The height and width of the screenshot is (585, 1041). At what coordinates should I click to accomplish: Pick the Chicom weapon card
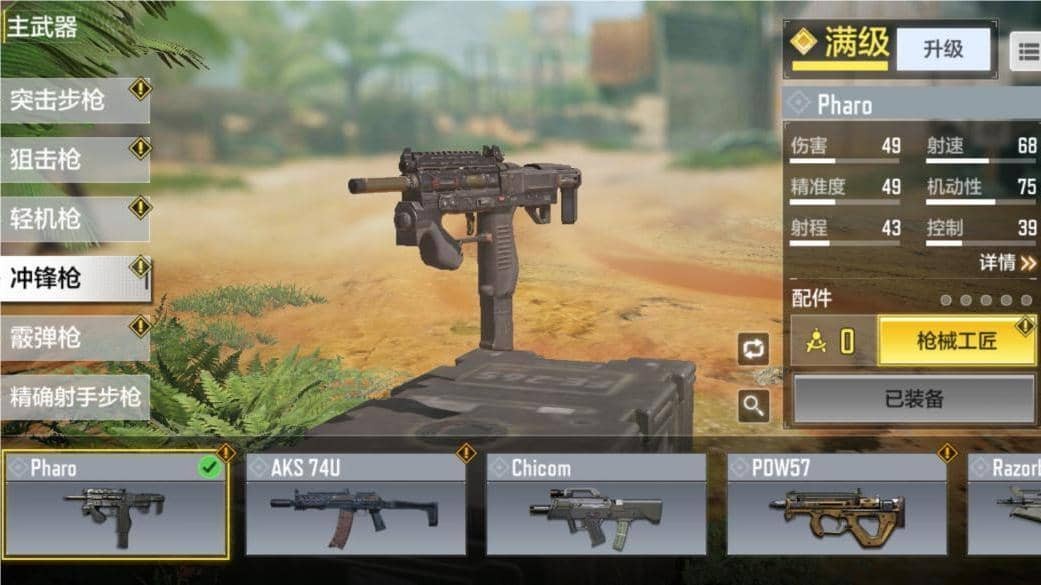coord(596,505)
